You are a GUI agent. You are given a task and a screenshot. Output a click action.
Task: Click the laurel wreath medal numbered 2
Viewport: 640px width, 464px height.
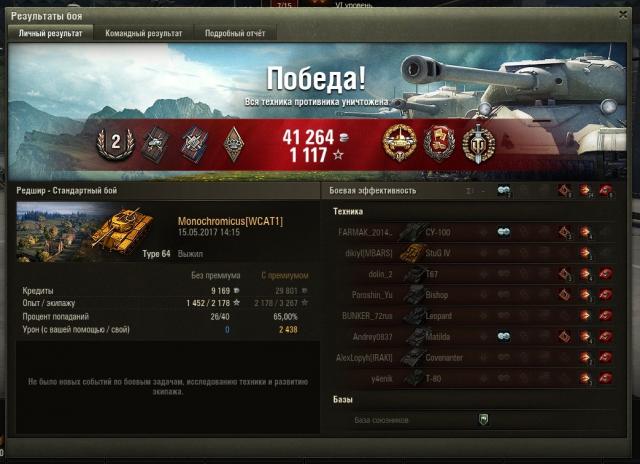click(115, 143)
